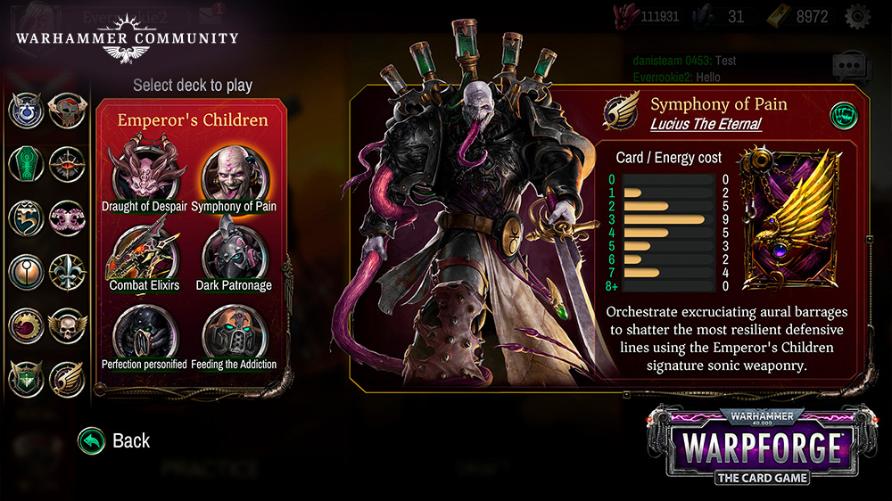Screen dimensions: 892x501
Task: Open the settings gear
Action: pos(857,16)
